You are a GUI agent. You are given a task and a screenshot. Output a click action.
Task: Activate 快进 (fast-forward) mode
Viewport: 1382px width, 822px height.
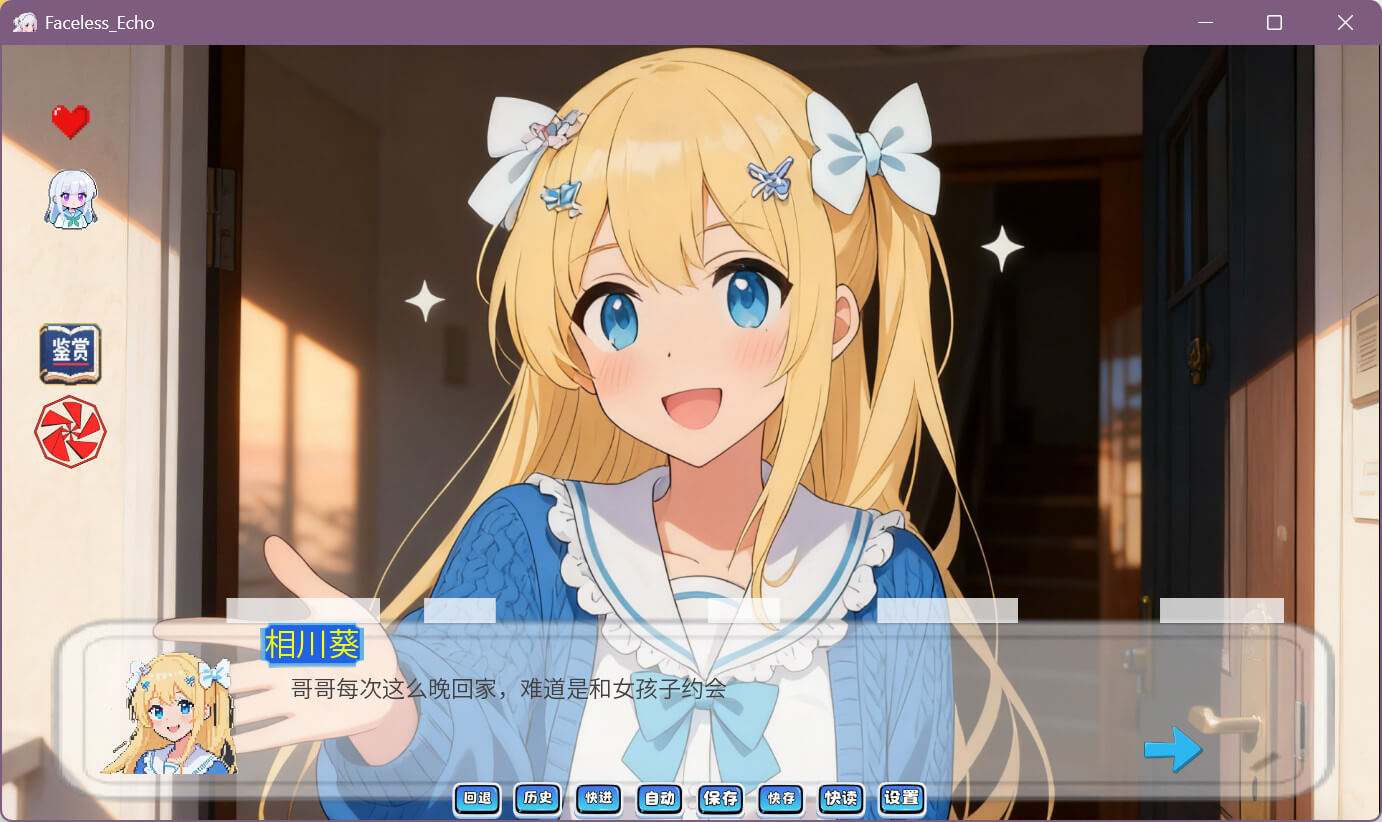[x=599, y=798]
